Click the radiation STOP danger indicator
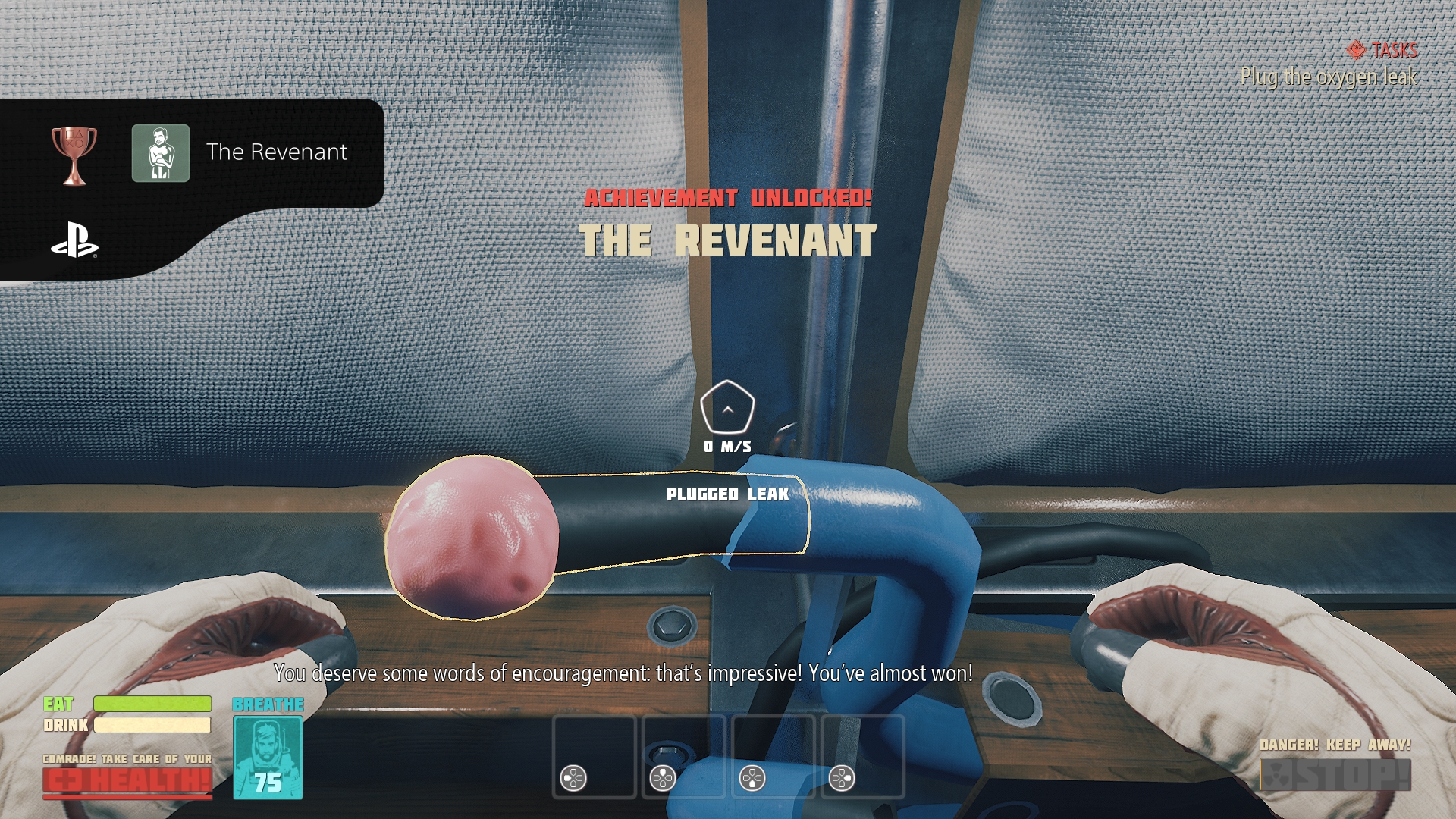Image resolution: width=1456 pixels, height=819 pixels. (1335, 775)
